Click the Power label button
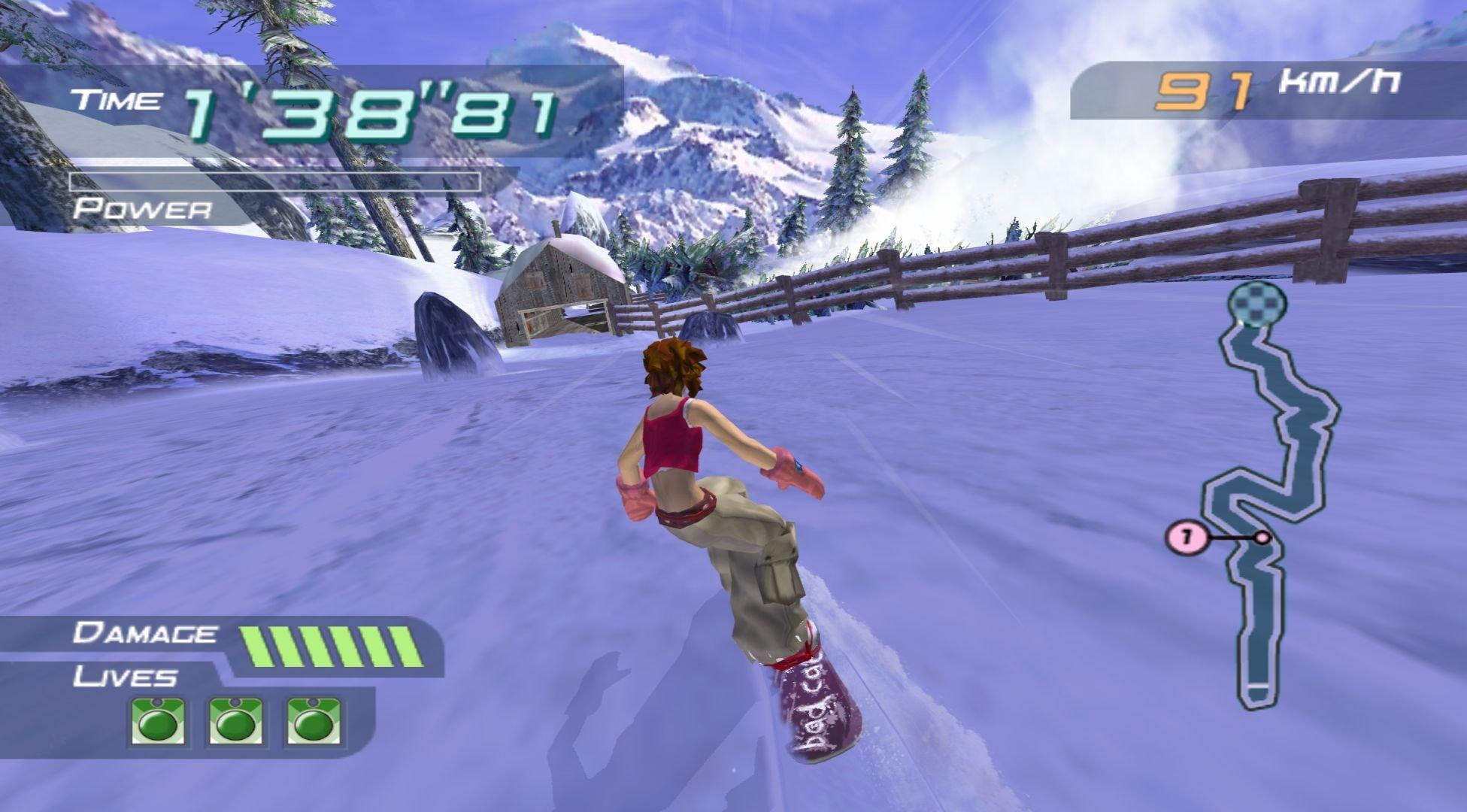This screenshot has width=1467, height=812. pyautogui.click(x=143, y=209)
